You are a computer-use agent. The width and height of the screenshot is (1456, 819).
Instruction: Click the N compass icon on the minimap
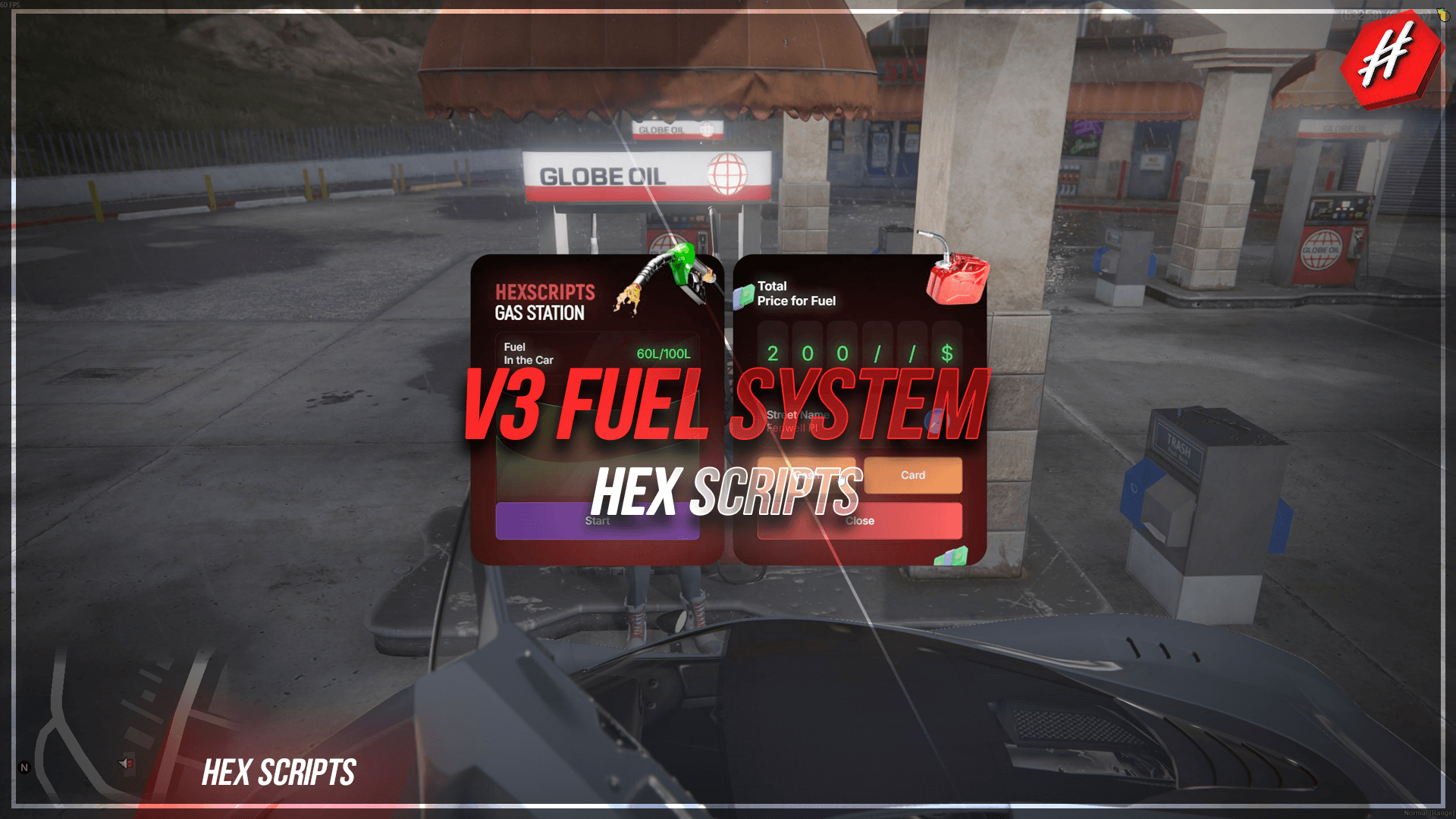pyautogui.click(x=24, y=767)
